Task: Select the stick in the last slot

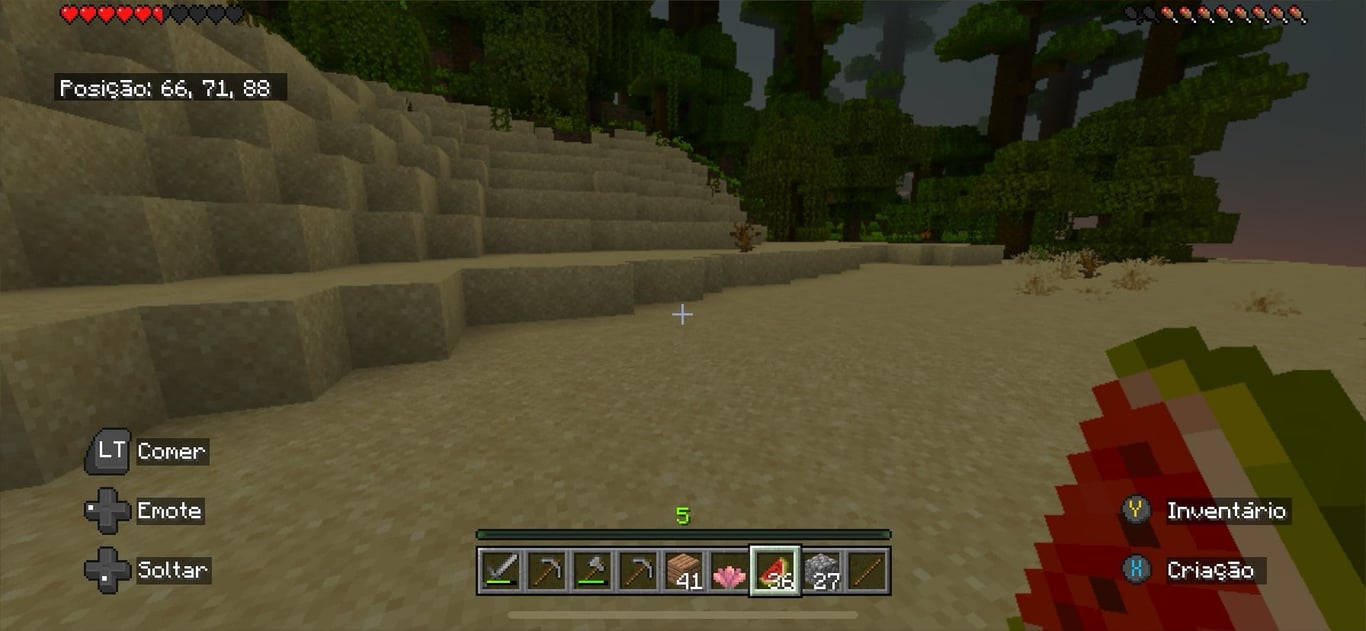Action: [866, 571]
